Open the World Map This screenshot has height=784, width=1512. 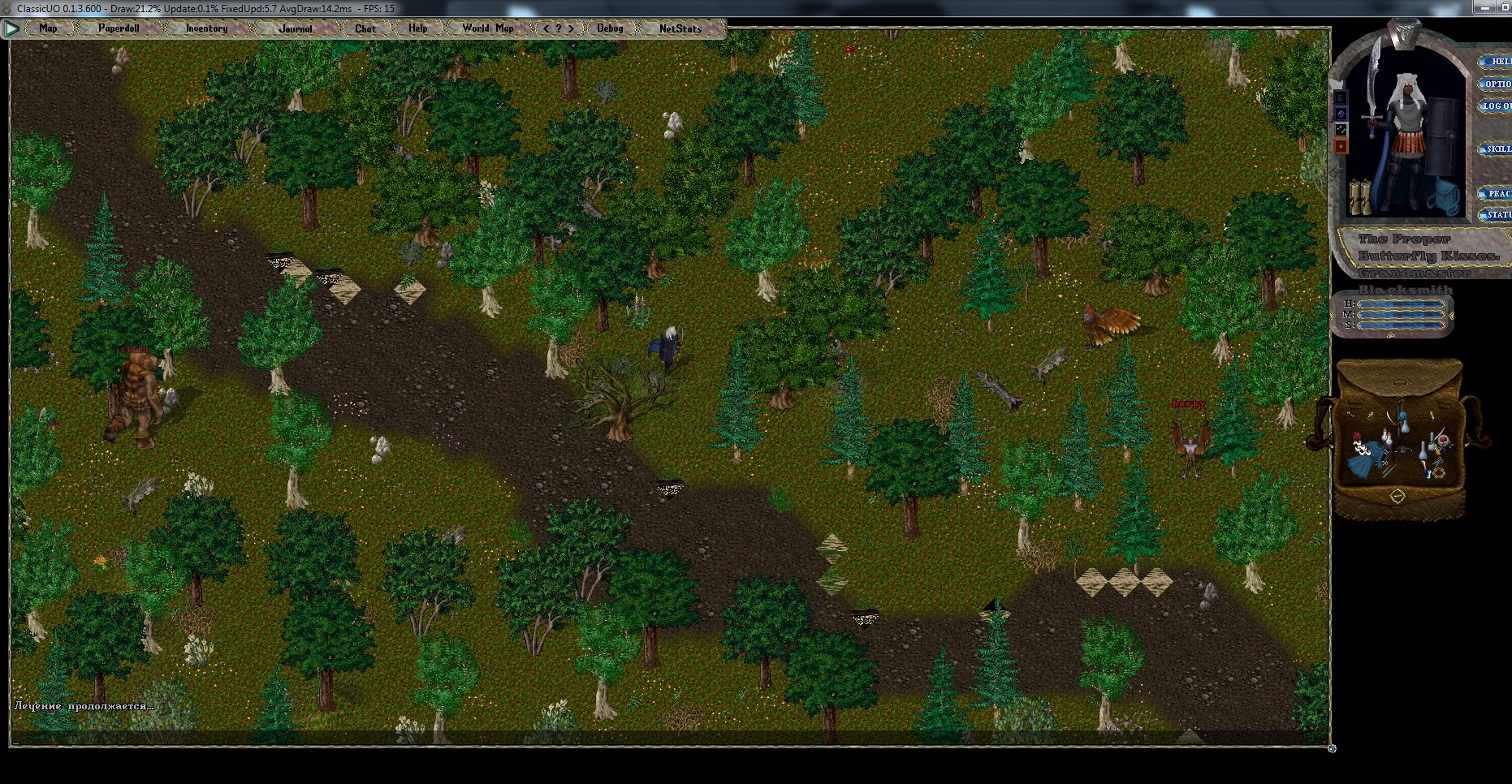(x=487, y=28)
